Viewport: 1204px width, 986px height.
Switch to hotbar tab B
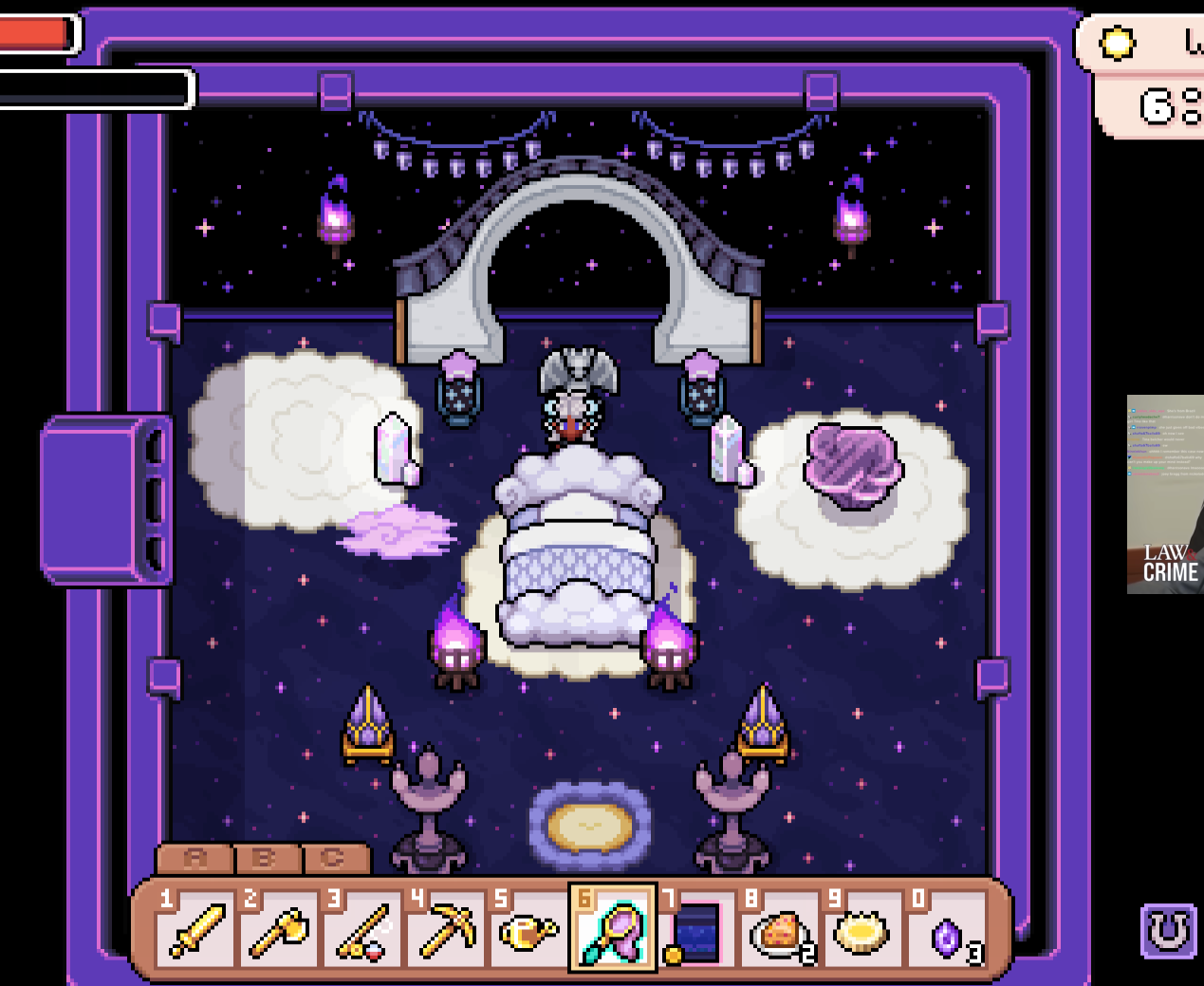(266, 858)
